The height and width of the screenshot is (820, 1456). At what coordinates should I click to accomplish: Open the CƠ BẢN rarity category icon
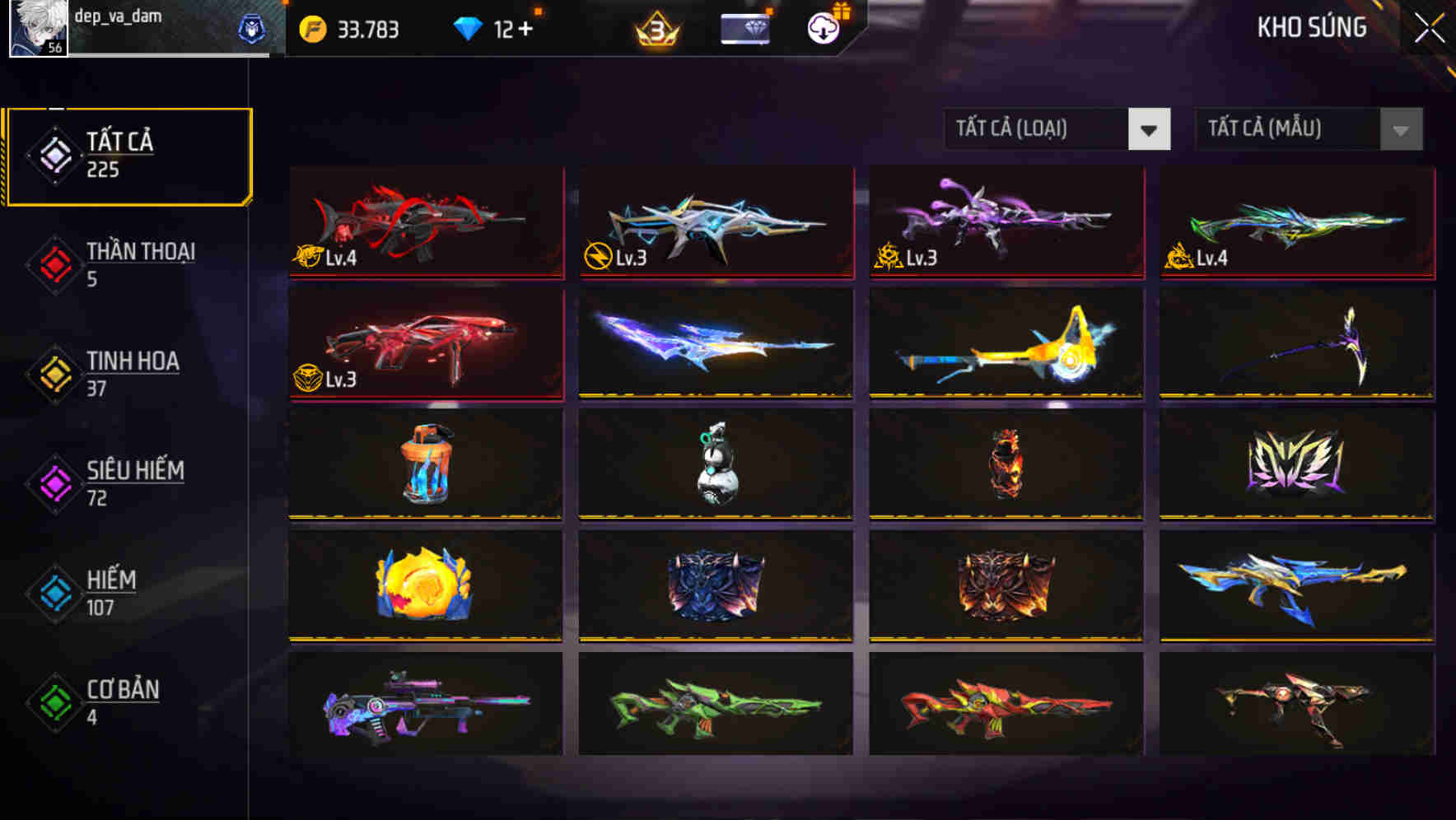click(x=54, y=701)
